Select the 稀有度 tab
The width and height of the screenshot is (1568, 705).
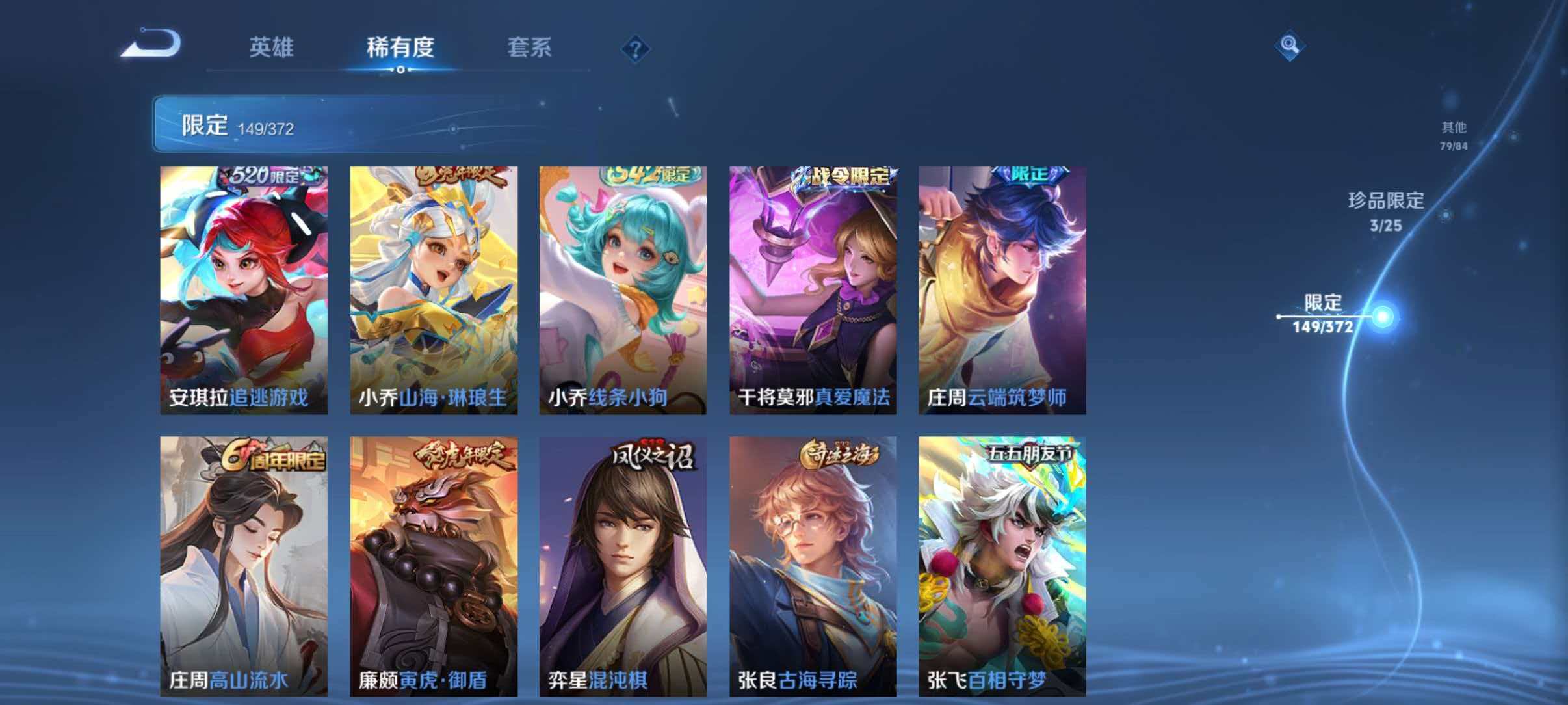[401, 47]
